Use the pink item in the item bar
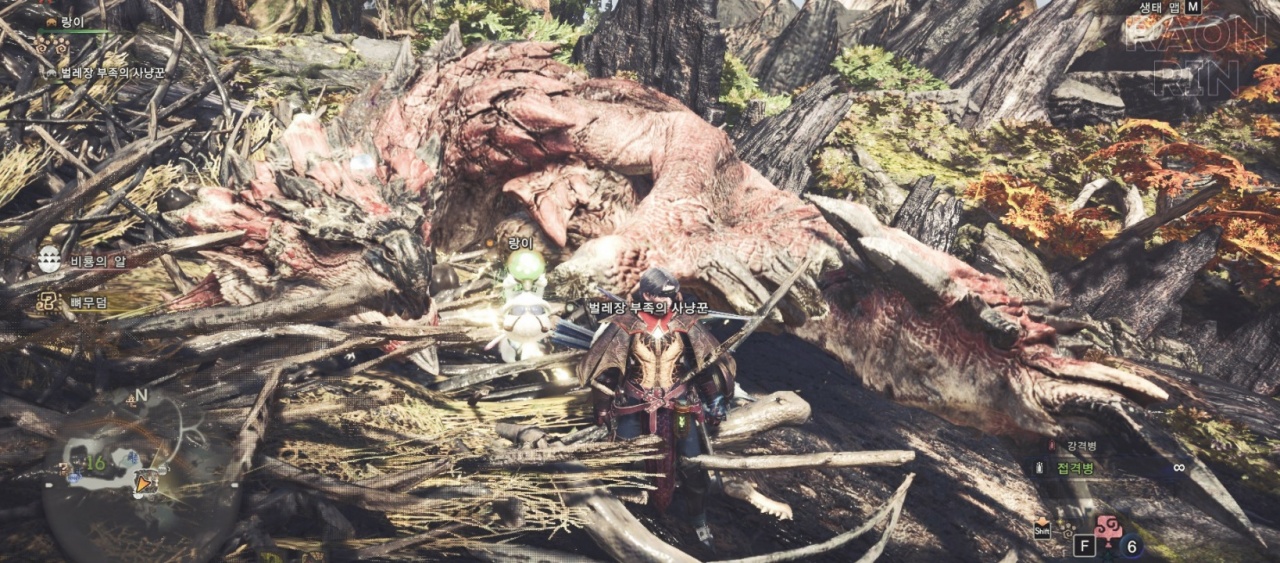 pos(1108,529)
